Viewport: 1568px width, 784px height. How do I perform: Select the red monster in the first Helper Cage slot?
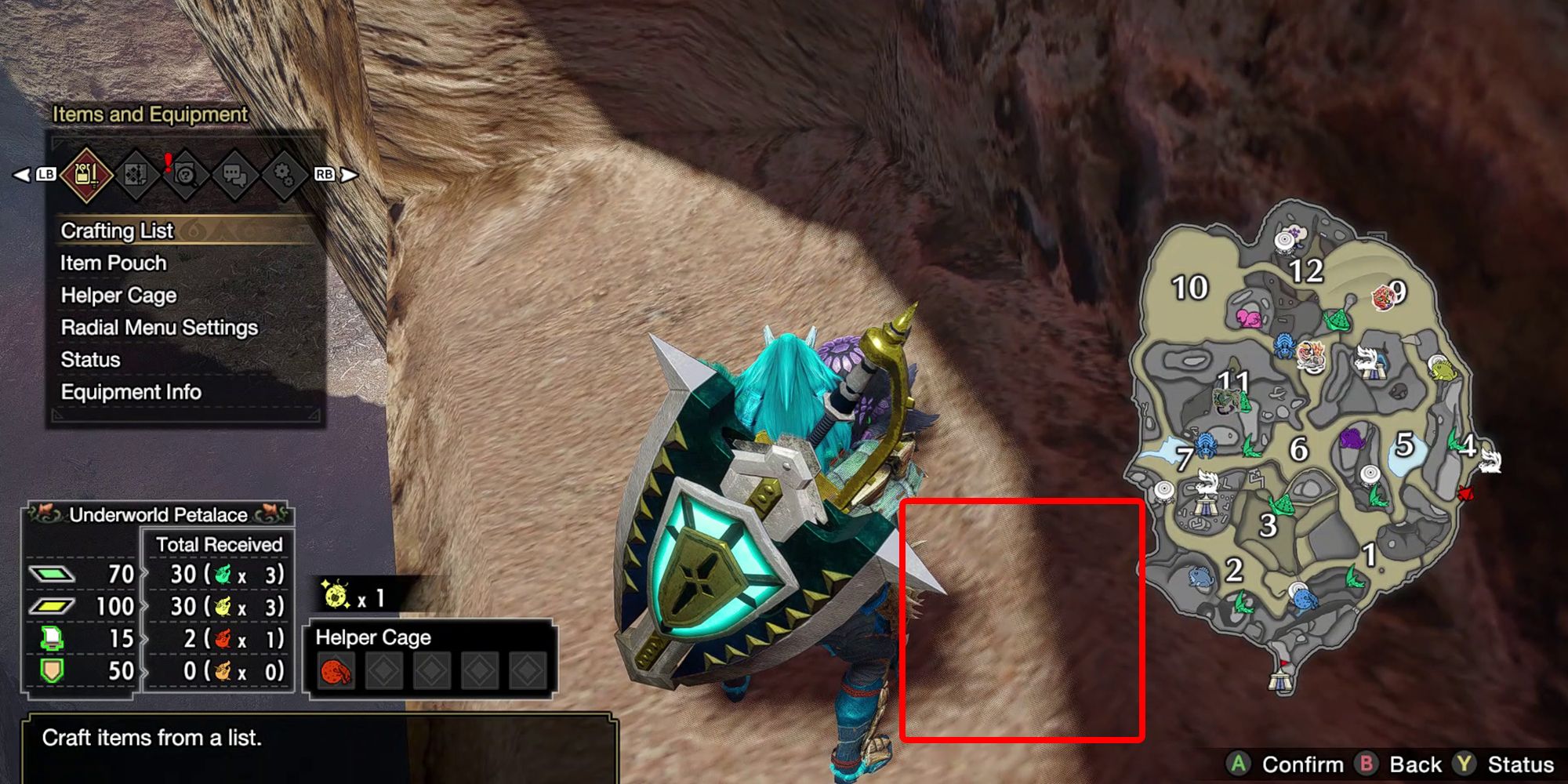[336, 672]
